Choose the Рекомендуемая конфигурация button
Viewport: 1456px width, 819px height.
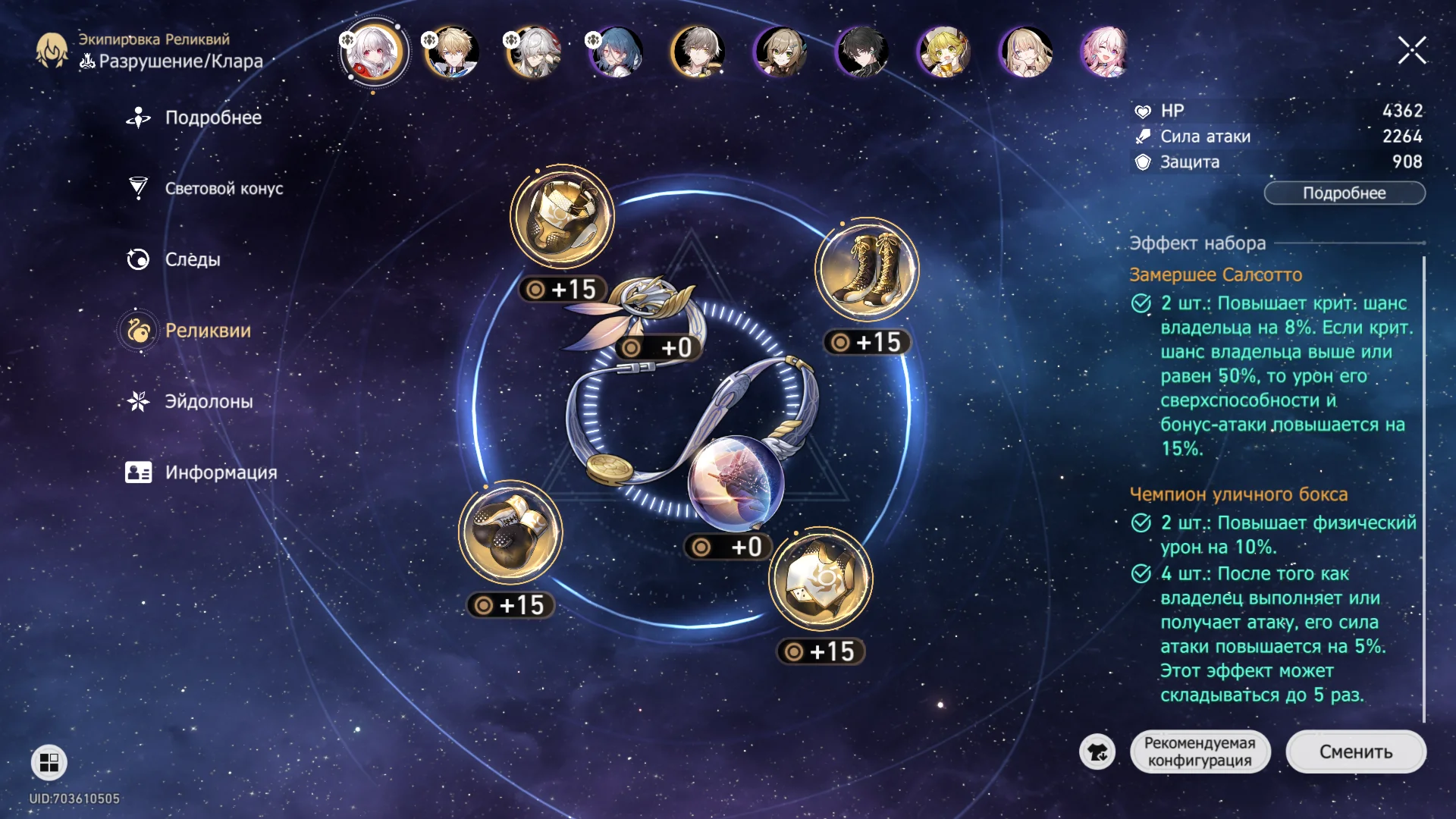point(1199,752)
